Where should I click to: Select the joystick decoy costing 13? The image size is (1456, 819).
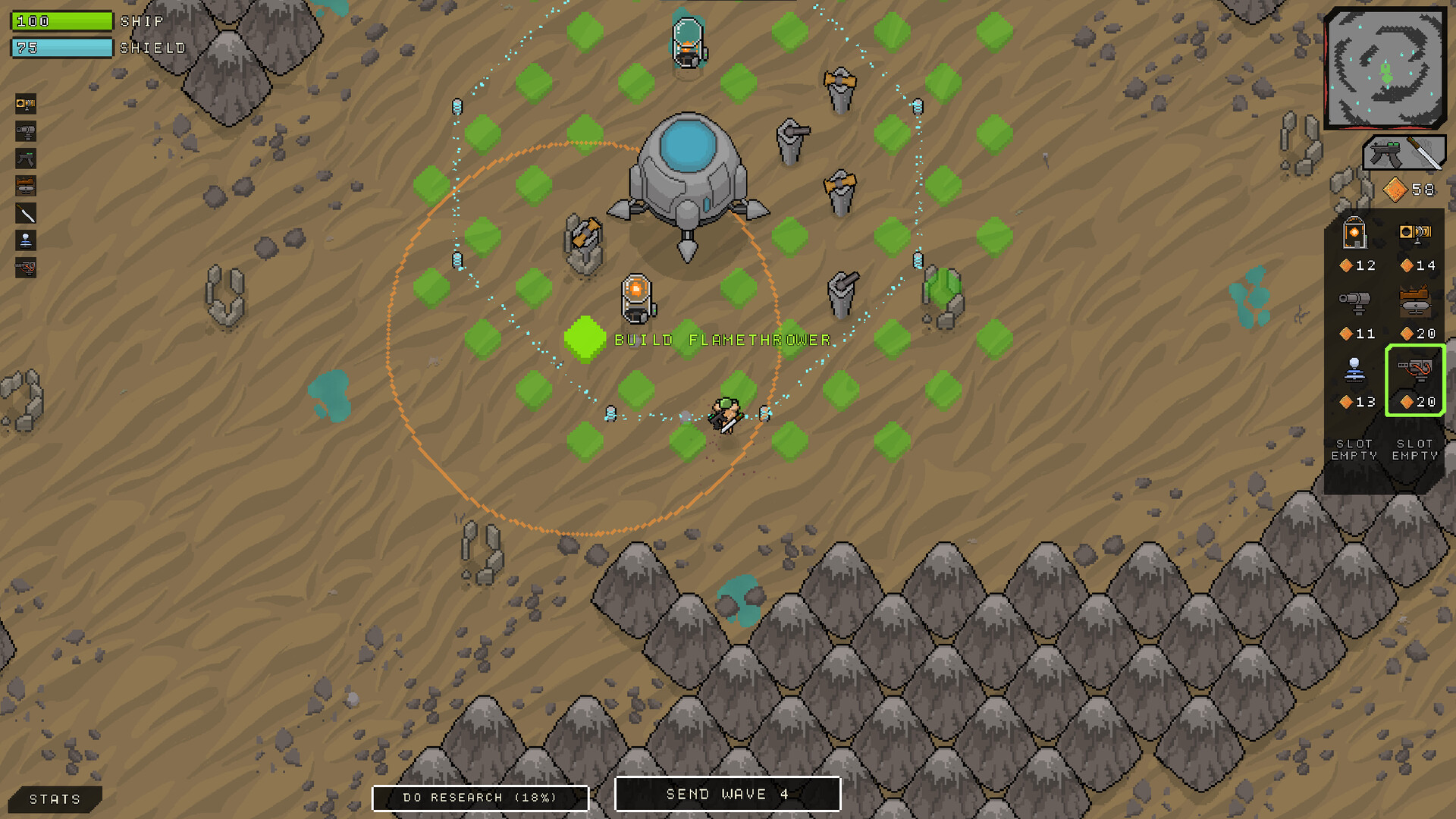(x=1355, y=370)
